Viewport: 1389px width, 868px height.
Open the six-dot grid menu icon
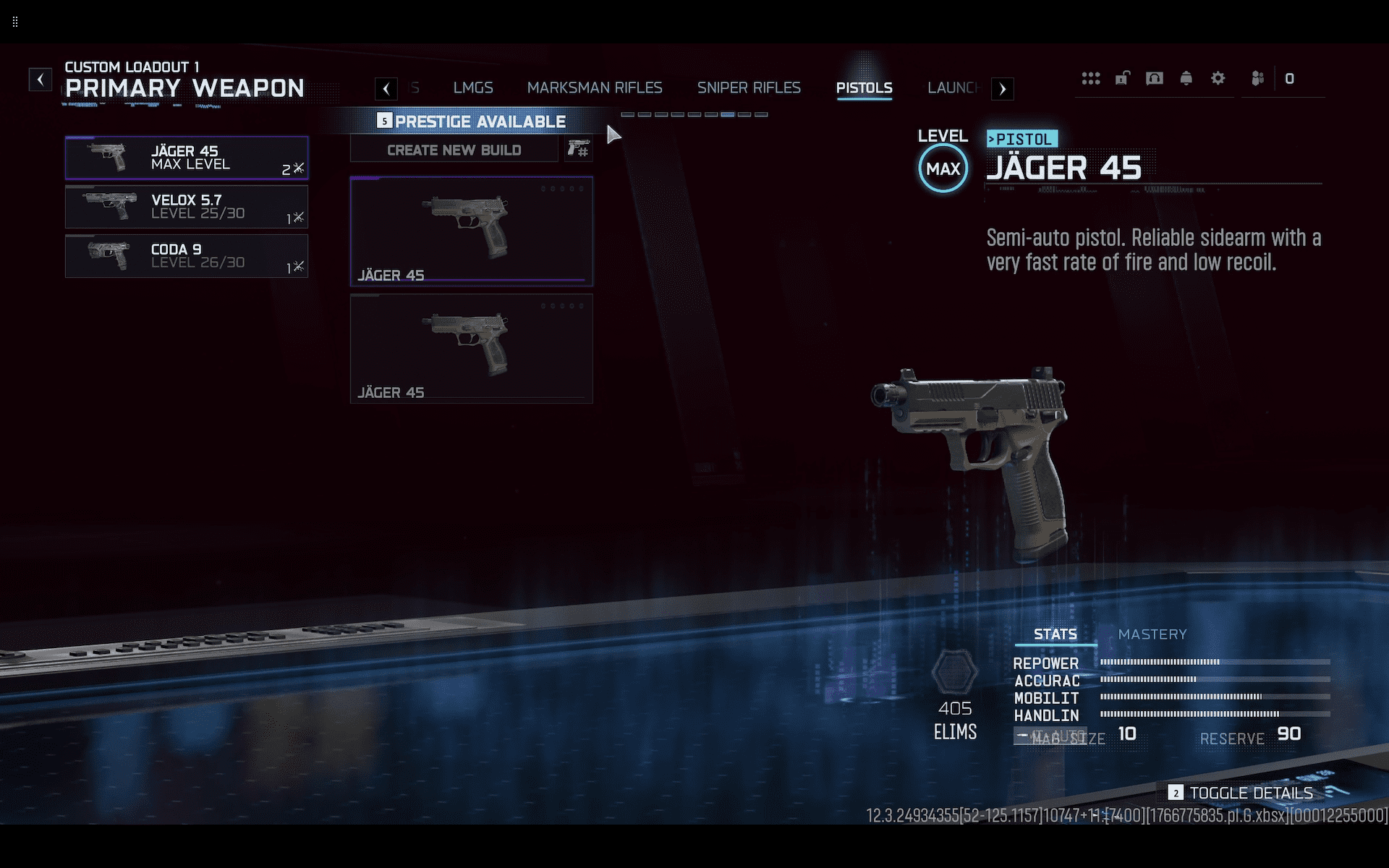tap(1091, 78)
